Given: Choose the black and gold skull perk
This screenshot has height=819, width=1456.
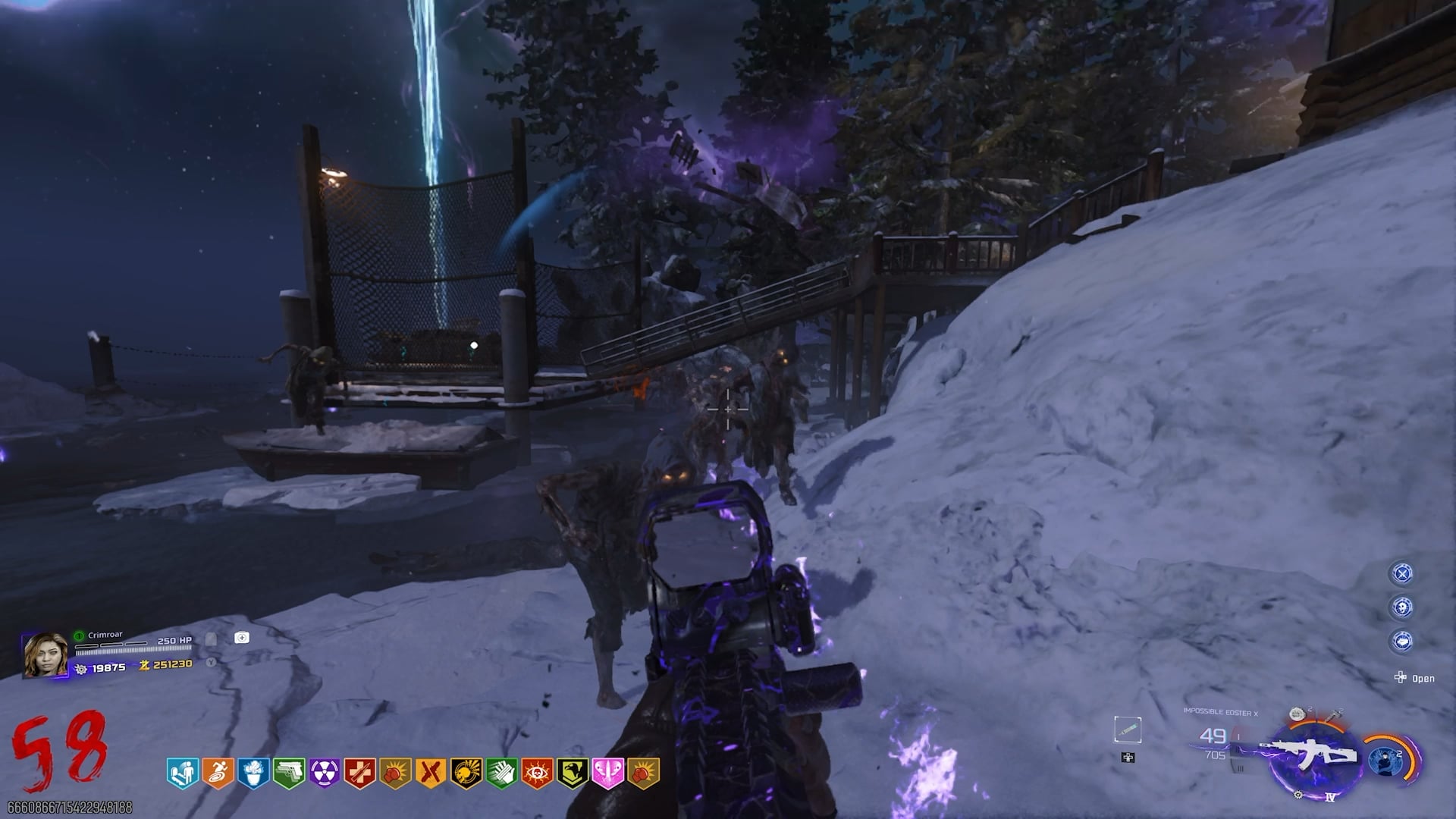Looking at the screenshot, I should pyautogui.click(x=466, y=773).
